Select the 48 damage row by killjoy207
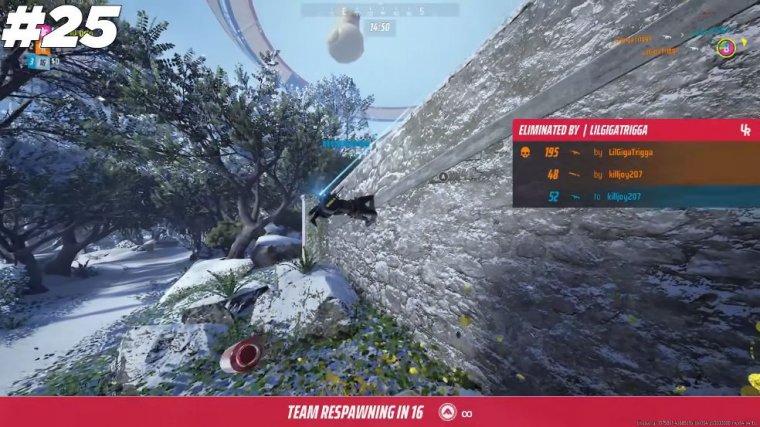760x427 pixels. tap(636, 175)
